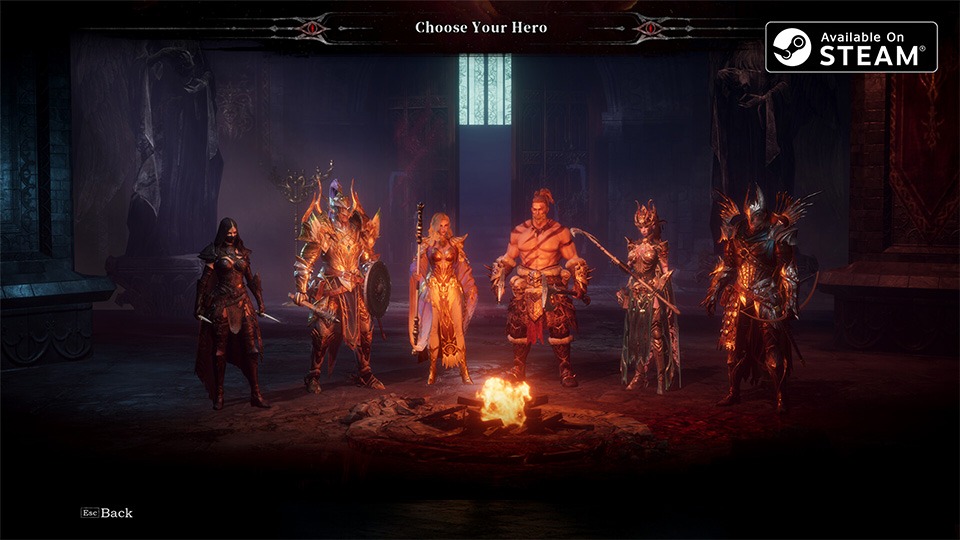Select the shirtless barbarian hero

540,290
